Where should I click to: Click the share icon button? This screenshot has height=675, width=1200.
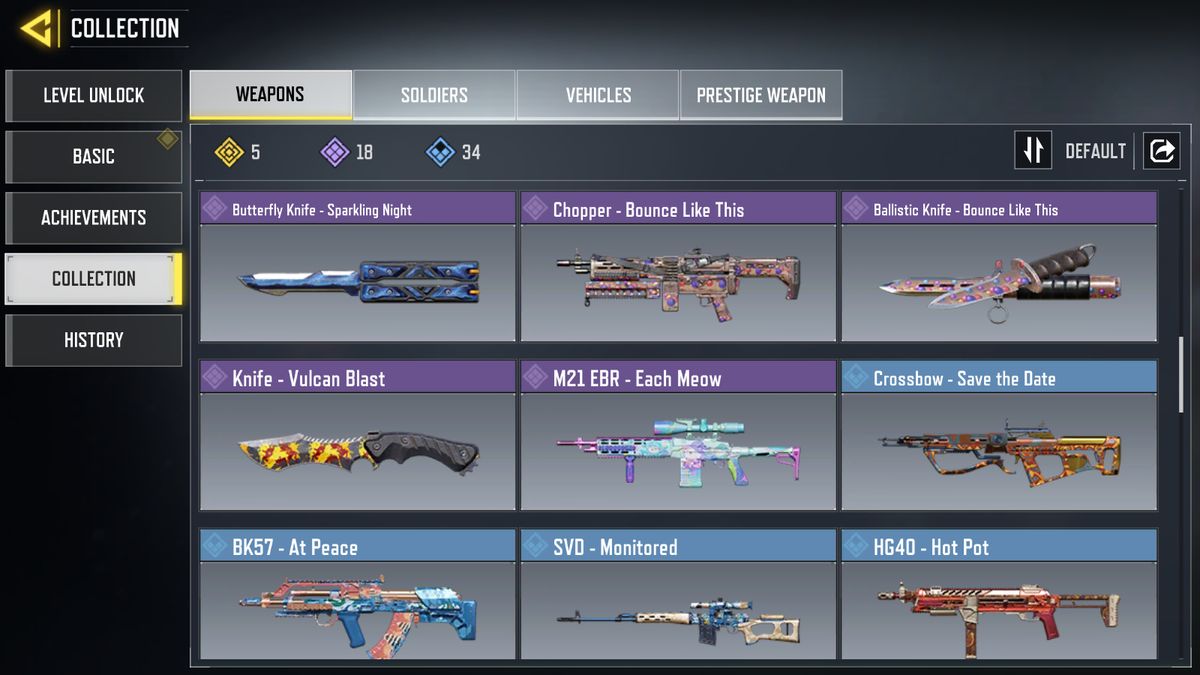(1162, 151)
